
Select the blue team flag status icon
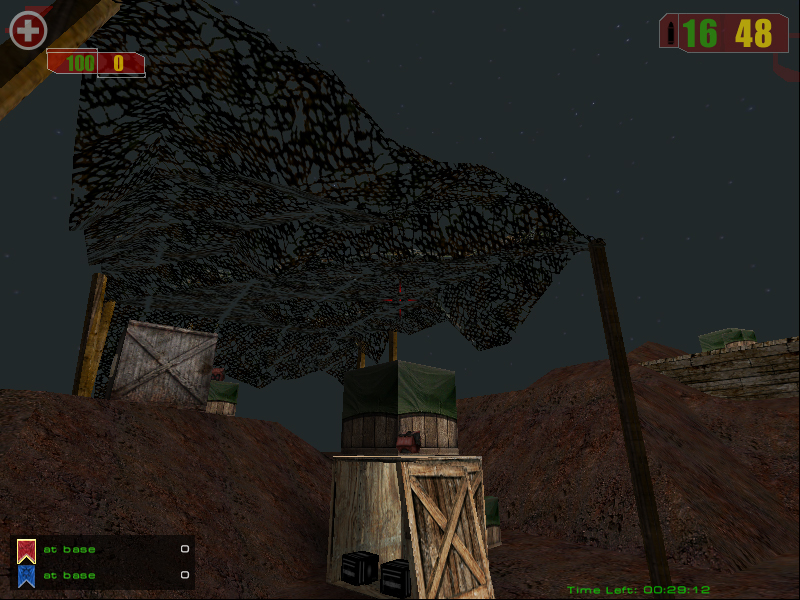click(x=26, y=576)
